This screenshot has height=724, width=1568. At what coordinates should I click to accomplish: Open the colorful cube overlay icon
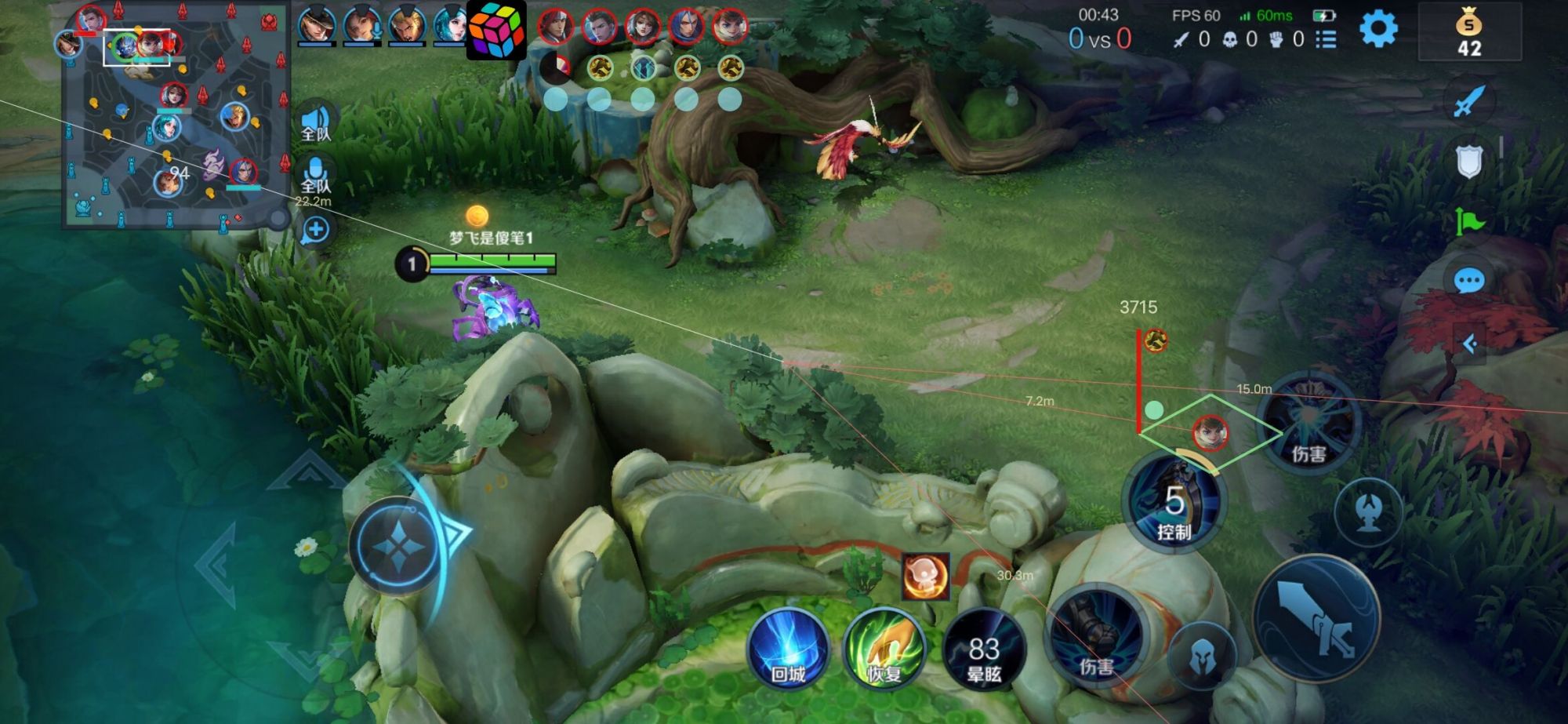tap(496, 31)
